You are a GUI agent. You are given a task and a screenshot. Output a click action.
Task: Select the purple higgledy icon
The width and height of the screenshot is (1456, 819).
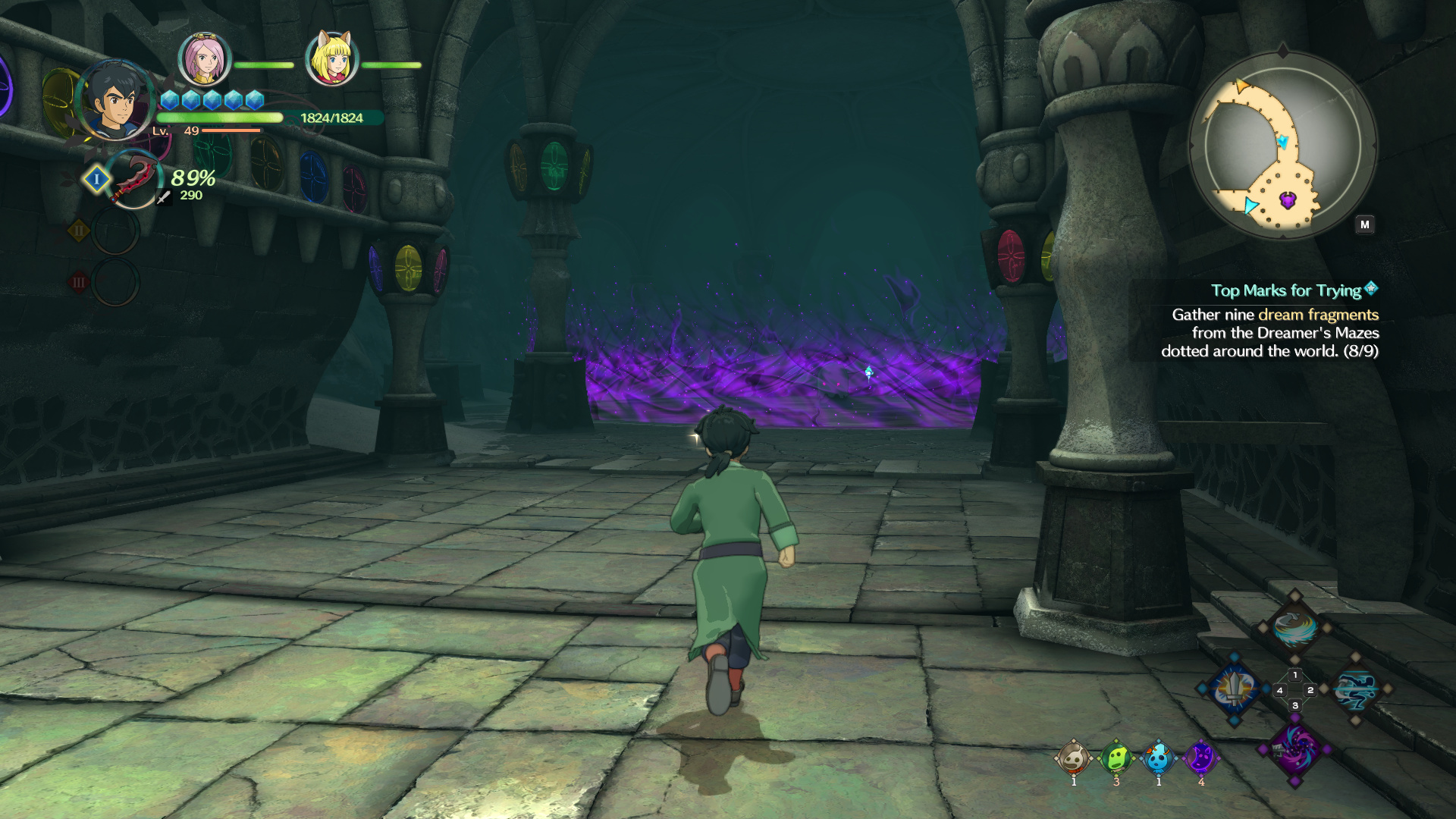[1200, 758]
